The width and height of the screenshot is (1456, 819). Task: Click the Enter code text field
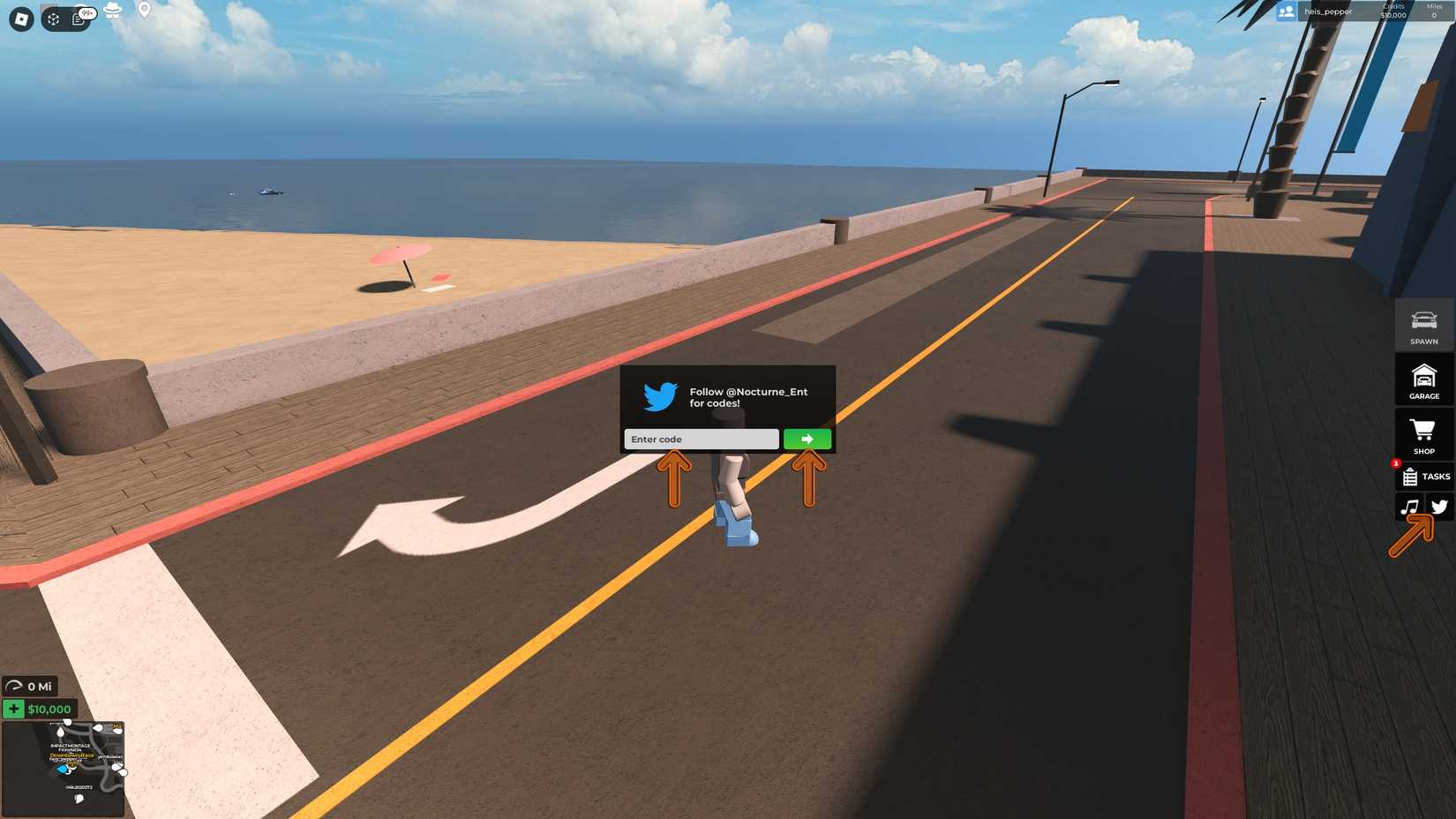(x=700, y=439)
